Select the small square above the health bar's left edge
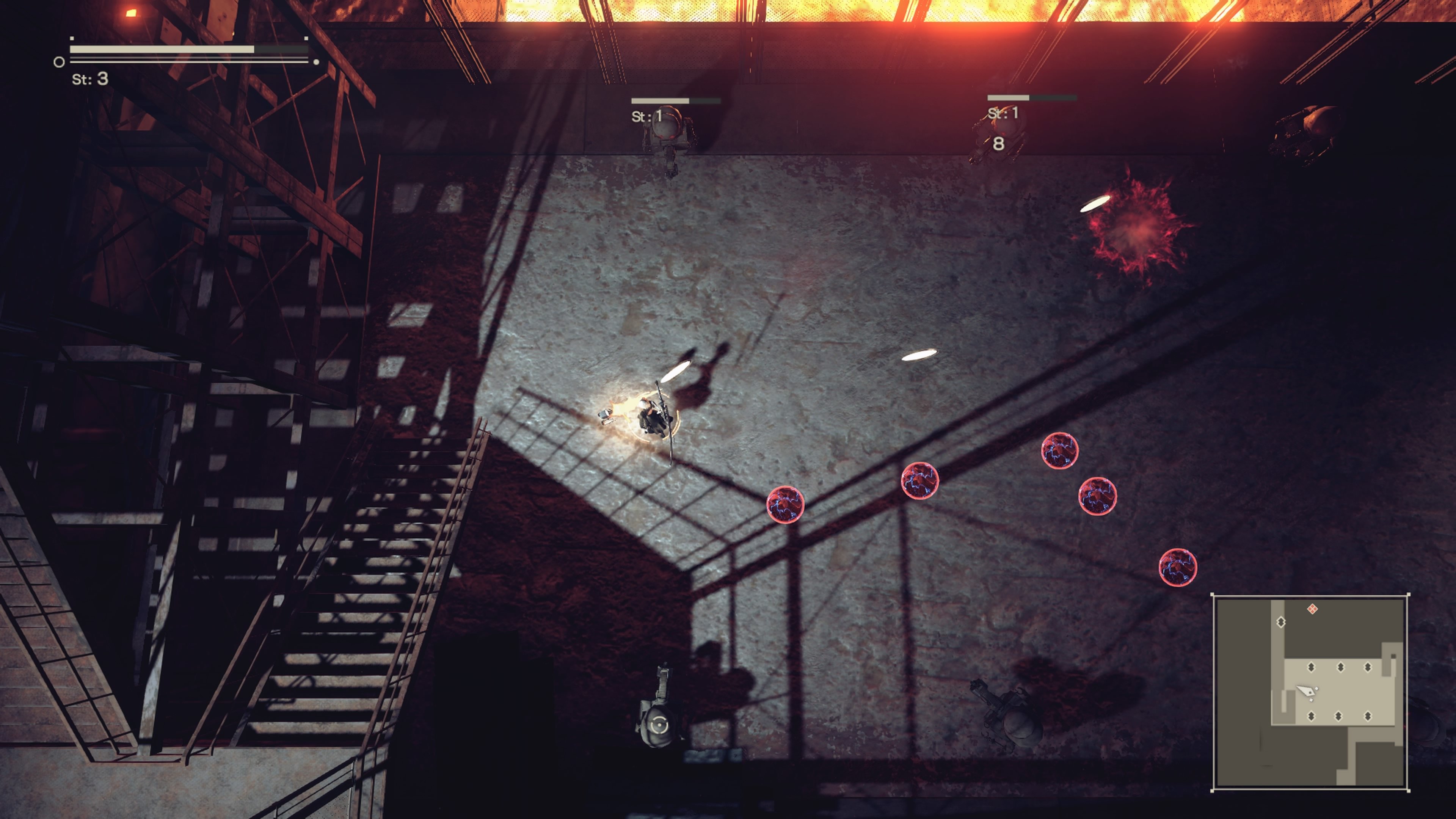1456x819 pixels. coord(72,38)
